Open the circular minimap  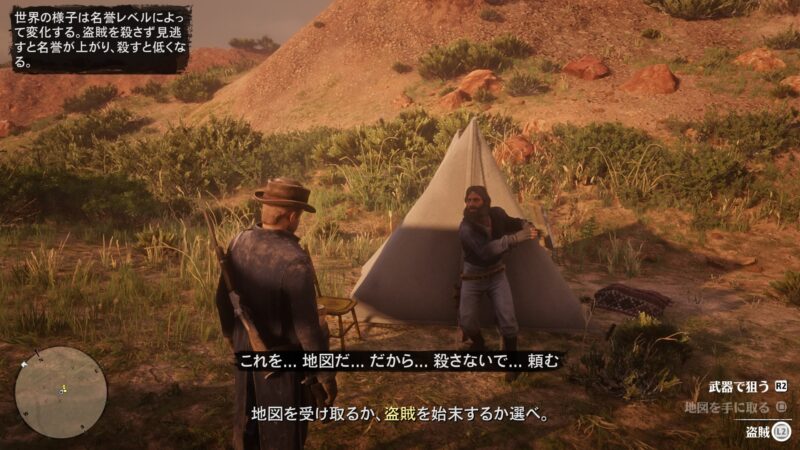click(61, 391)
